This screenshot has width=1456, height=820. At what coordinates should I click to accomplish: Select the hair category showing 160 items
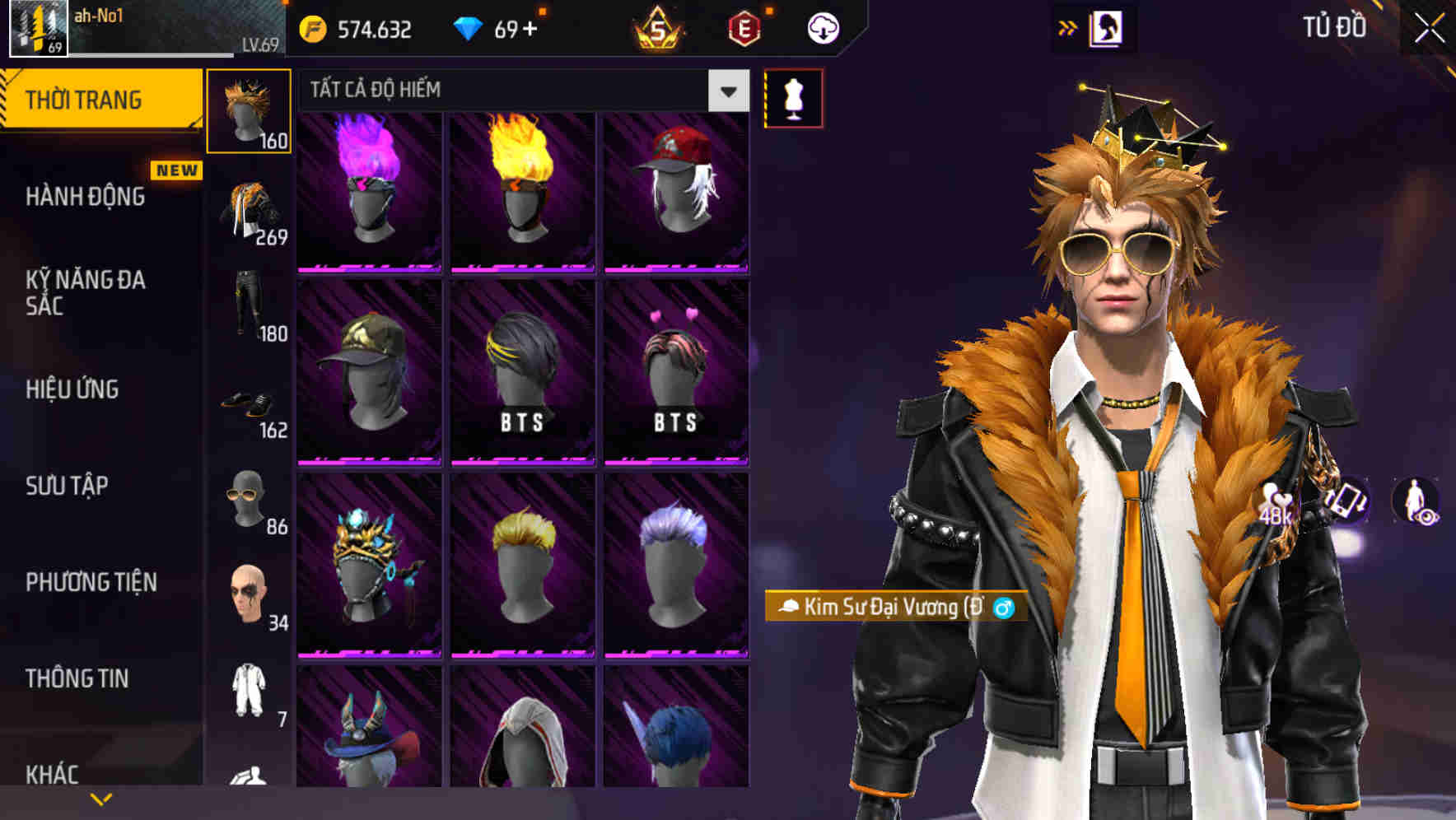pos(250,111)
